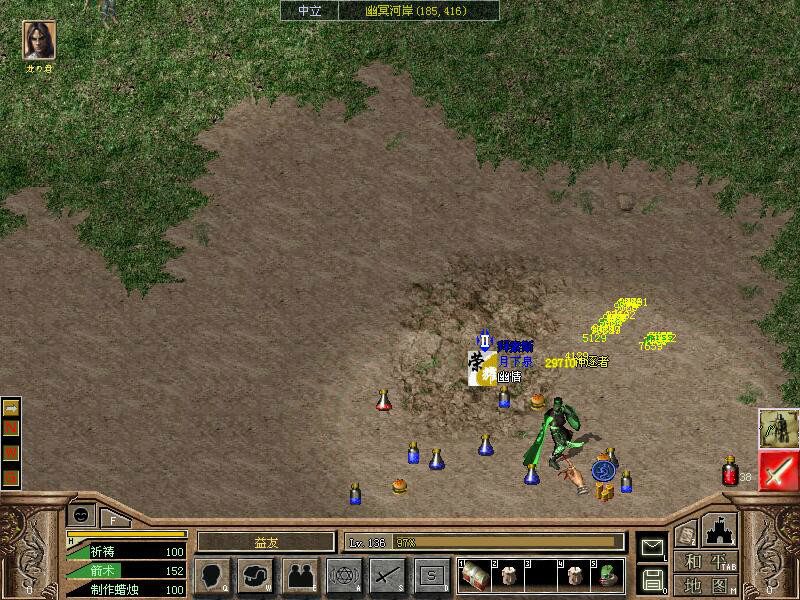Image resolution: width=800 pixels, height=600 pixels.
Task: Select the 祈祷 skill row
Action: point(127,552)
